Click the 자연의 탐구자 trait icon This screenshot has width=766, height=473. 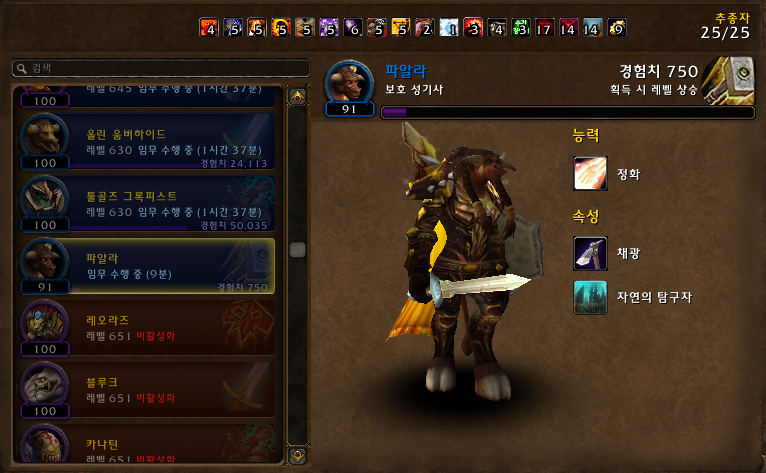tap(590, 297)
